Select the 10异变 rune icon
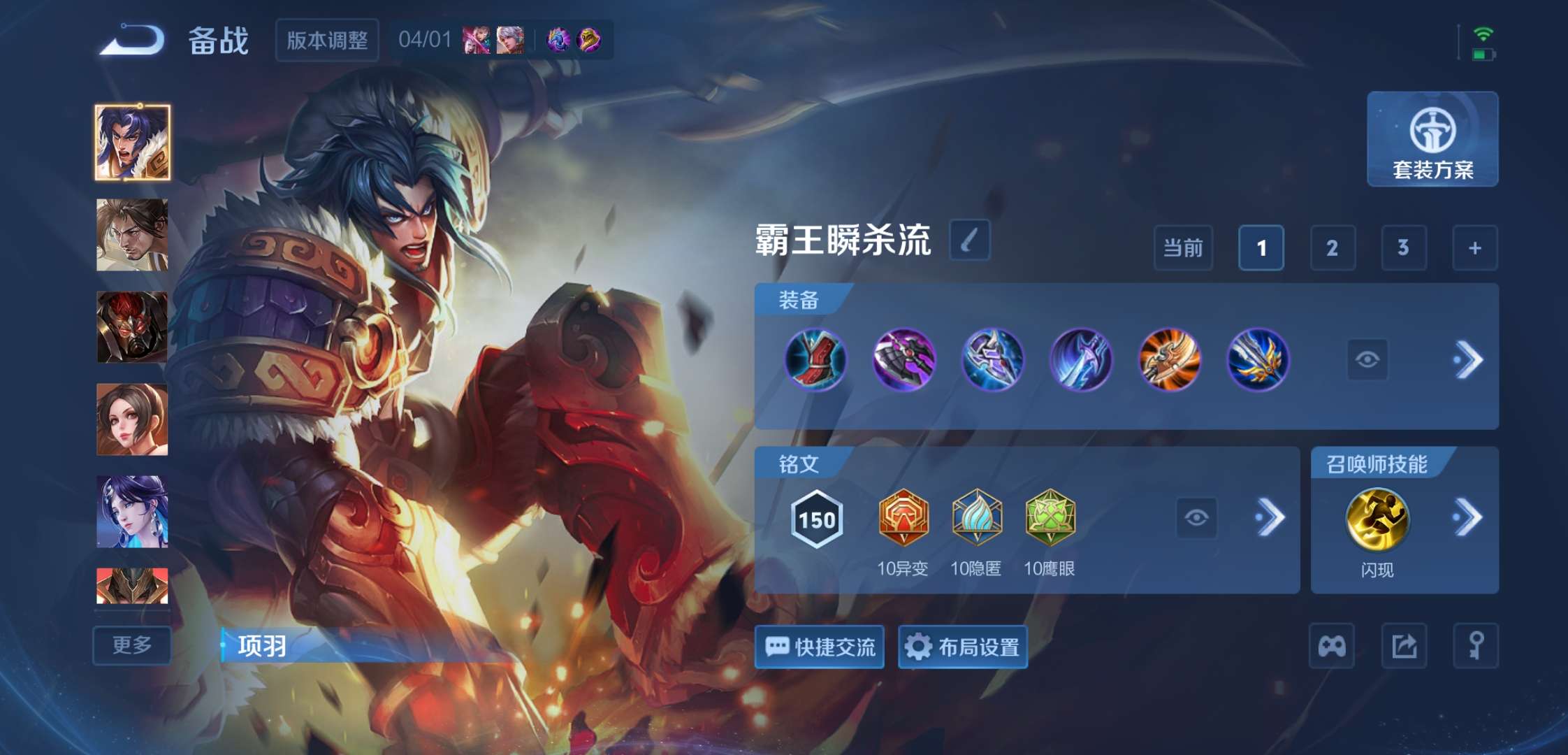 [904, 519]
